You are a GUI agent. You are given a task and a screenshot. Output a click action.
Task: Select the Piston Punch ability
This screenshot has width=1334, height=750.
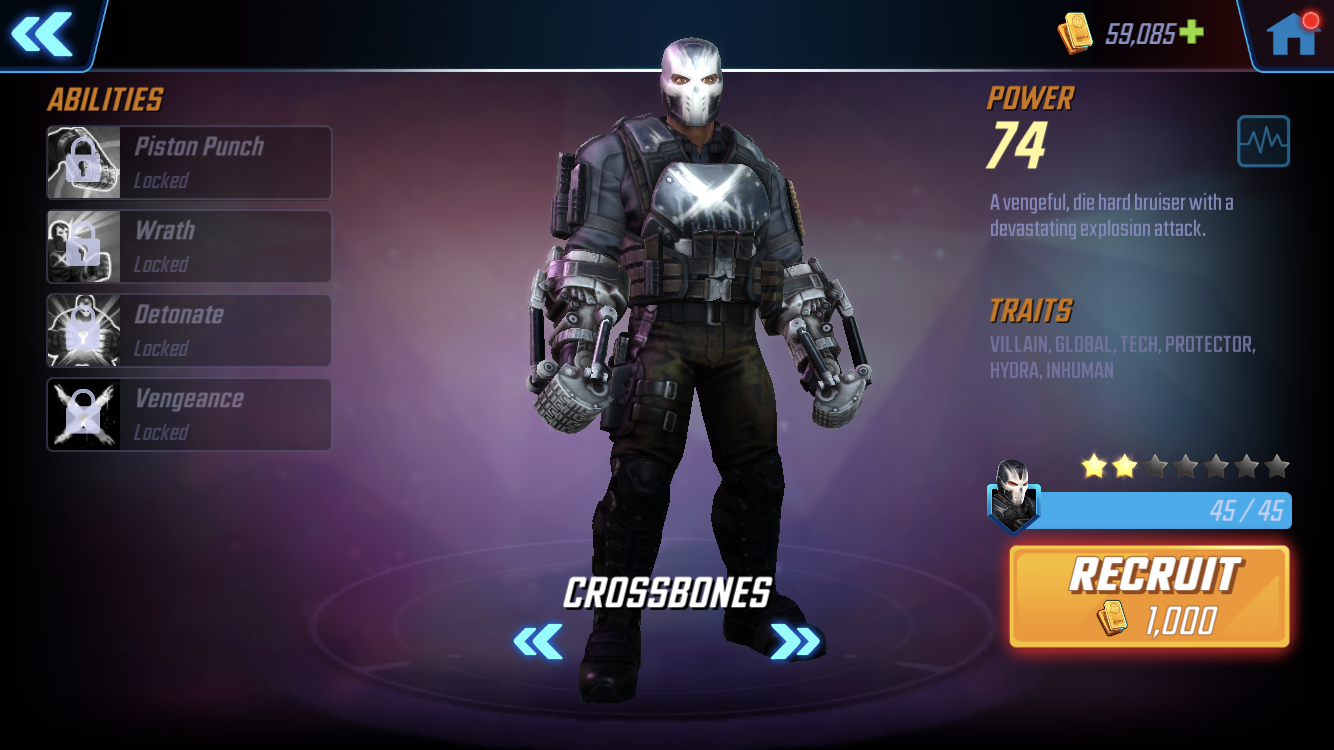coord(189,162)
